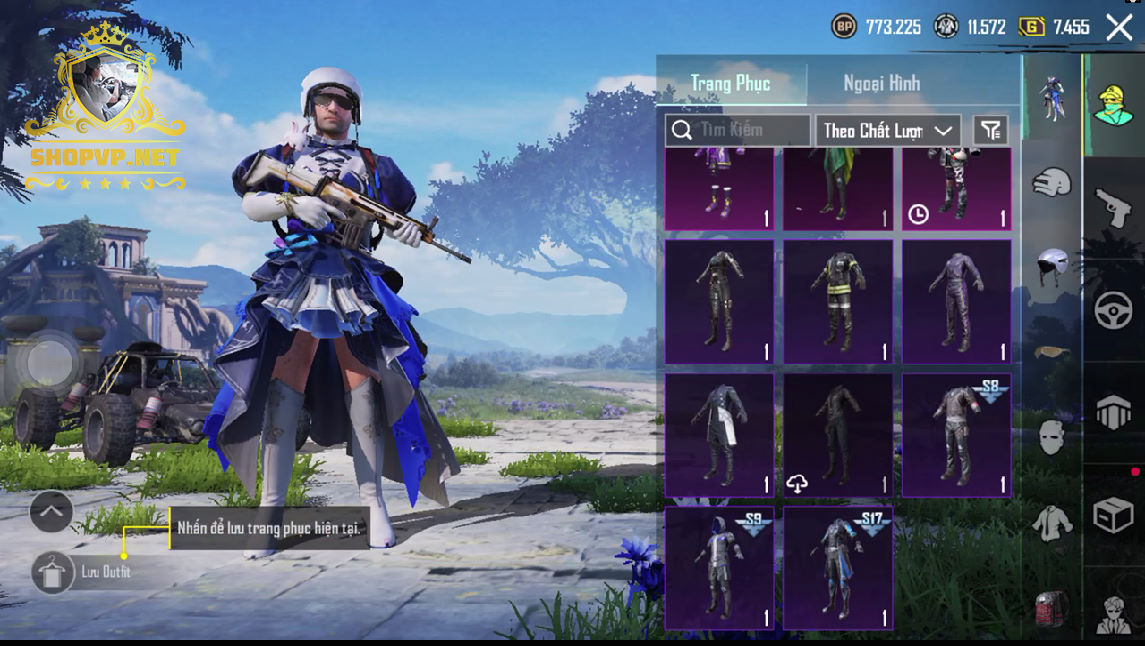The image size is (1145, 646).
Task: Open the crate box category
Action: pos(1113,516)
